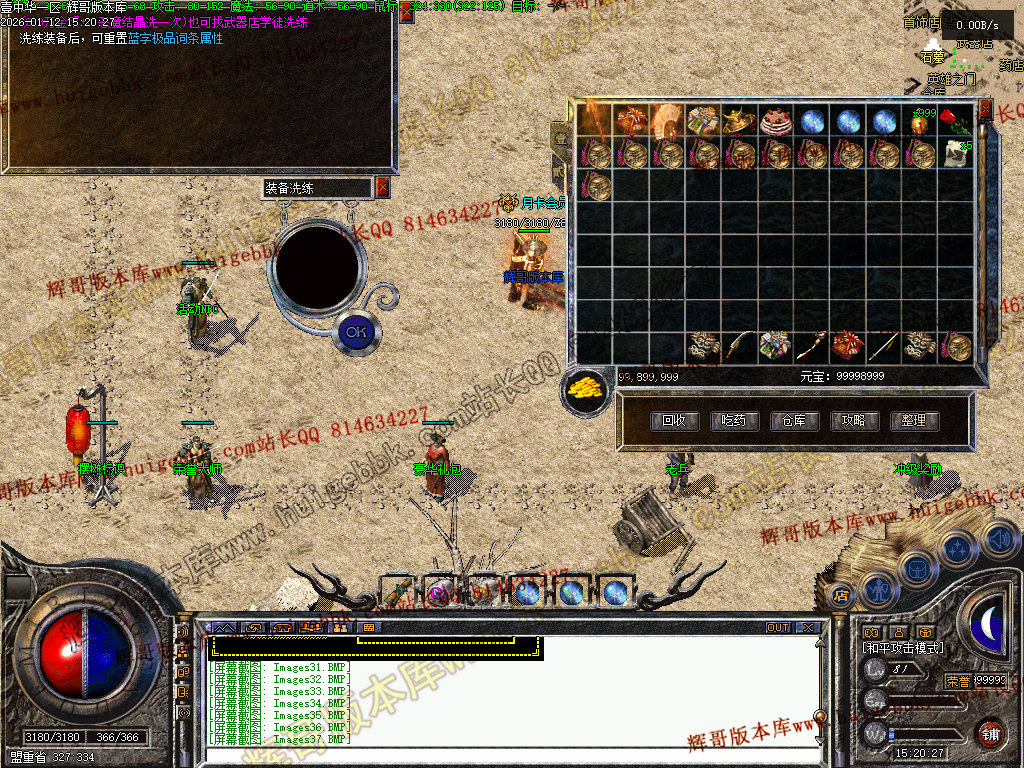Viewport: 1024px width, 768px height.
Task: Select the golden hat item
Action: click(738, 122)
